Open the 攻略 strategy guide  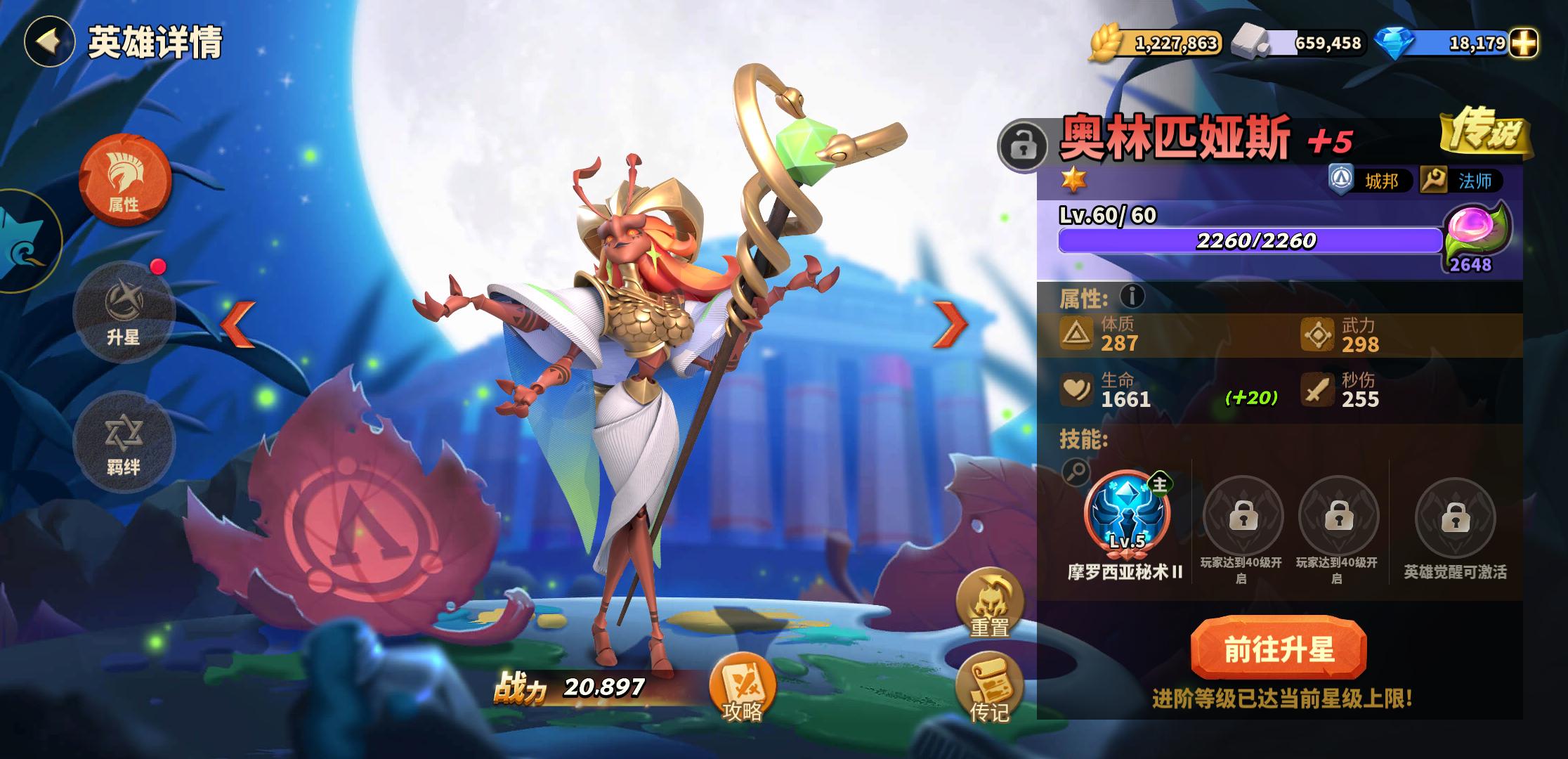tap(743, 689)
